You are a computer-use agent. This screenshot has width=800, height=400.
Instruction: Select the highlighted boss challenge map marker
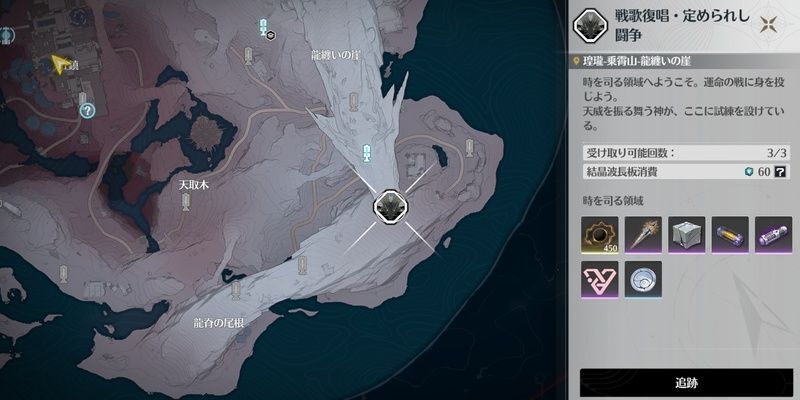(388, 207)
